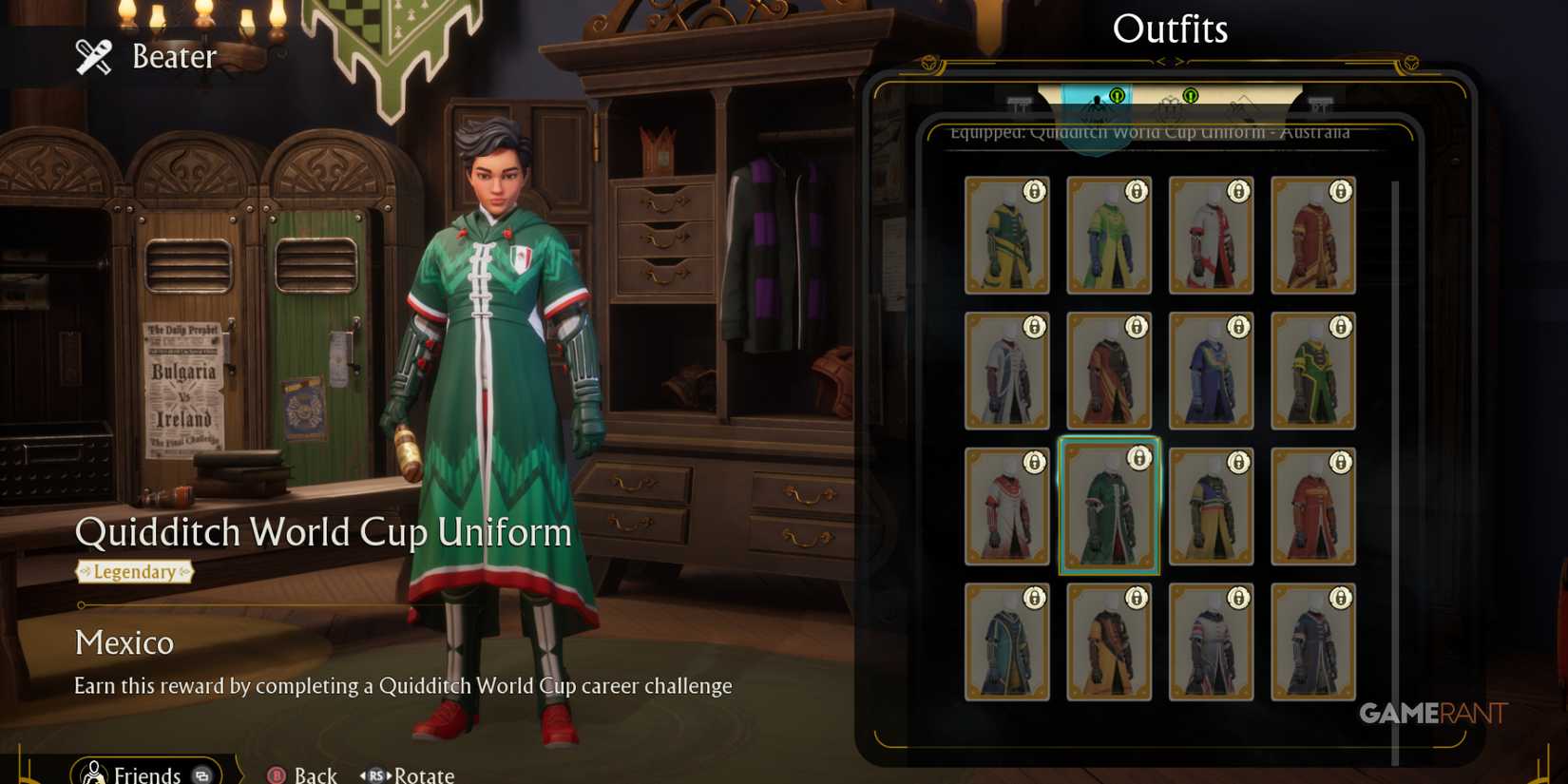Click the LT bumper icon in Outfits panel
1568x784 pixels.
point(1020,105)
